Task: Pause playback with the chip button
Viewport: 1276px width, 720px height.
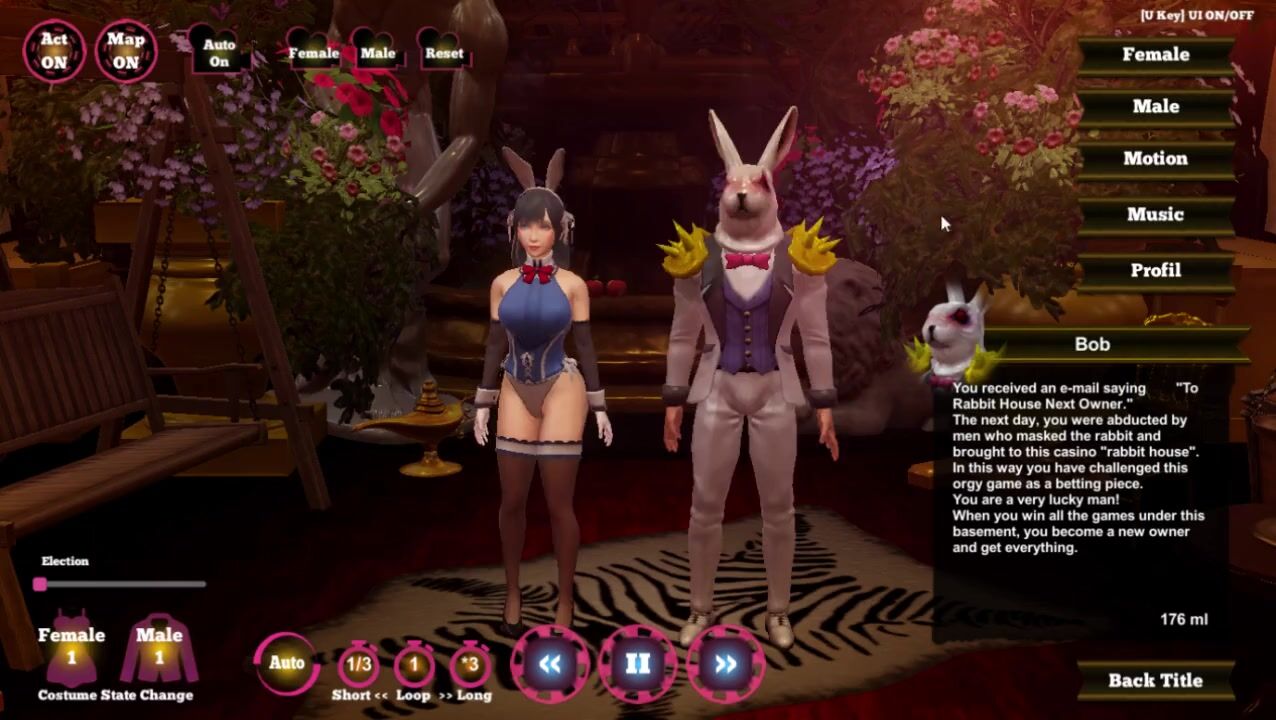Action: (x=638, y=664)
